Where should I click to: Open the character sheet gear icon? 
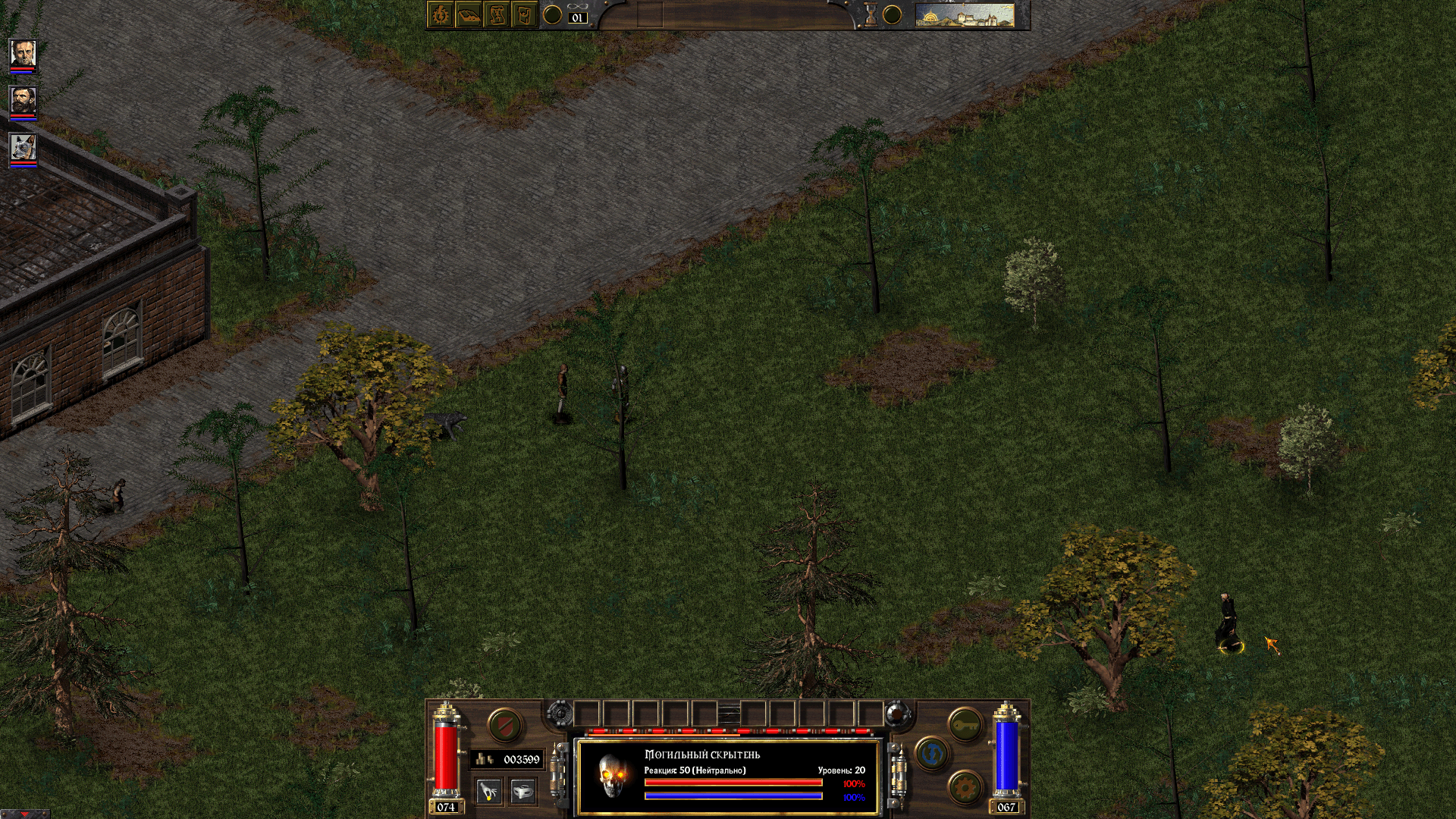[x=441, y=14]
